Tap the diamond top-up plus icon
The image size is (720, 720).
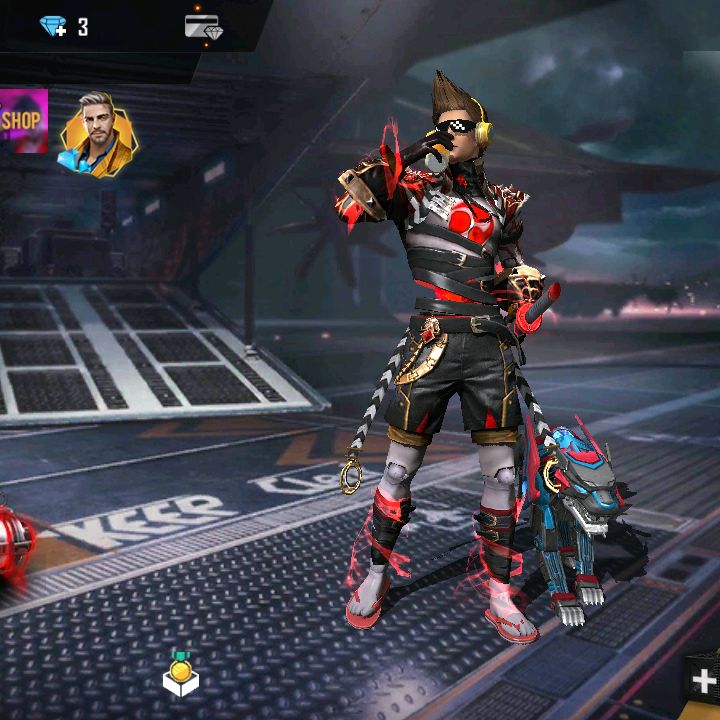pyautogui.click(x=52, y=26)
